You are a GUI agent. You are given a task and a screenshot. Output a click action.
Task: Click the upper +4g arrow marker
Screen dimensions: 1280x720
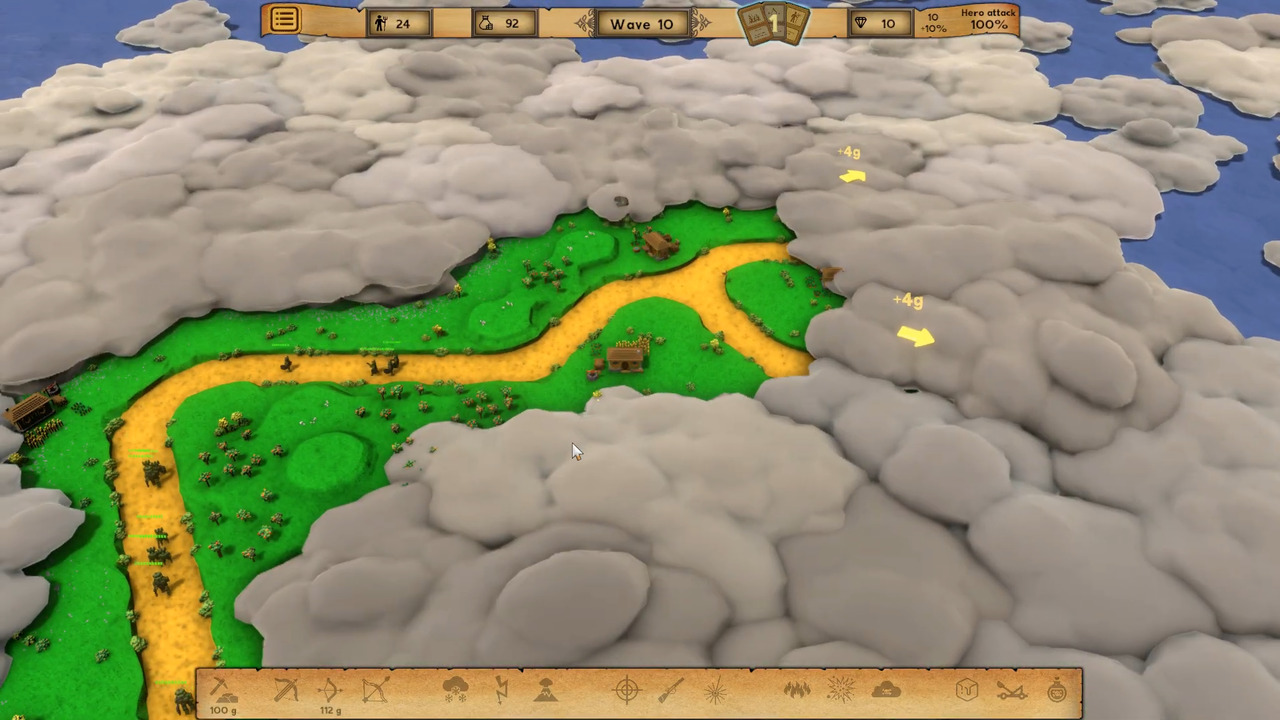pyautogui.click(x=852, y=176)
